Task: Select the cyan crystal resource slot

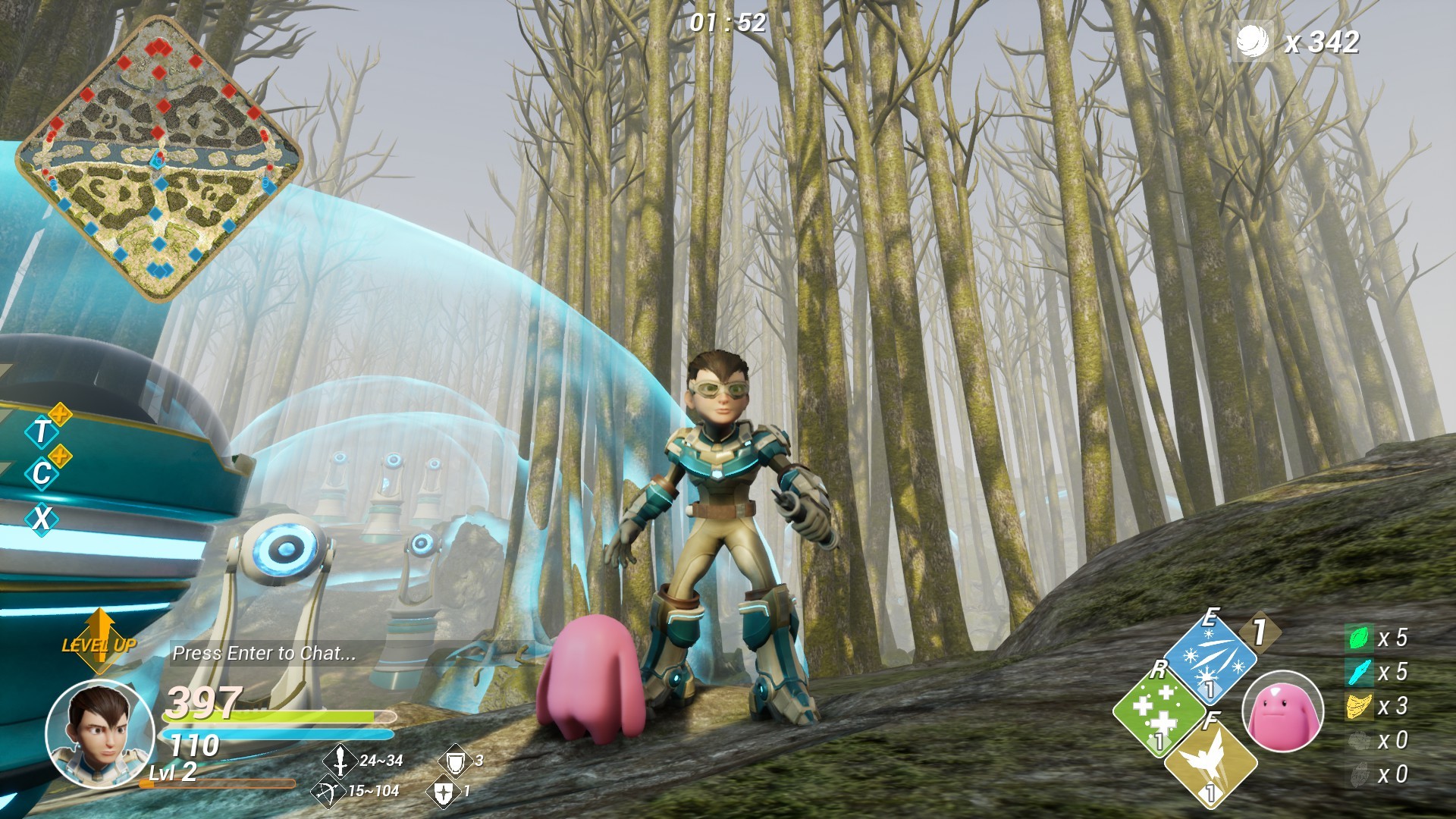Action: pyautogui.click(x=1358, y=672)
